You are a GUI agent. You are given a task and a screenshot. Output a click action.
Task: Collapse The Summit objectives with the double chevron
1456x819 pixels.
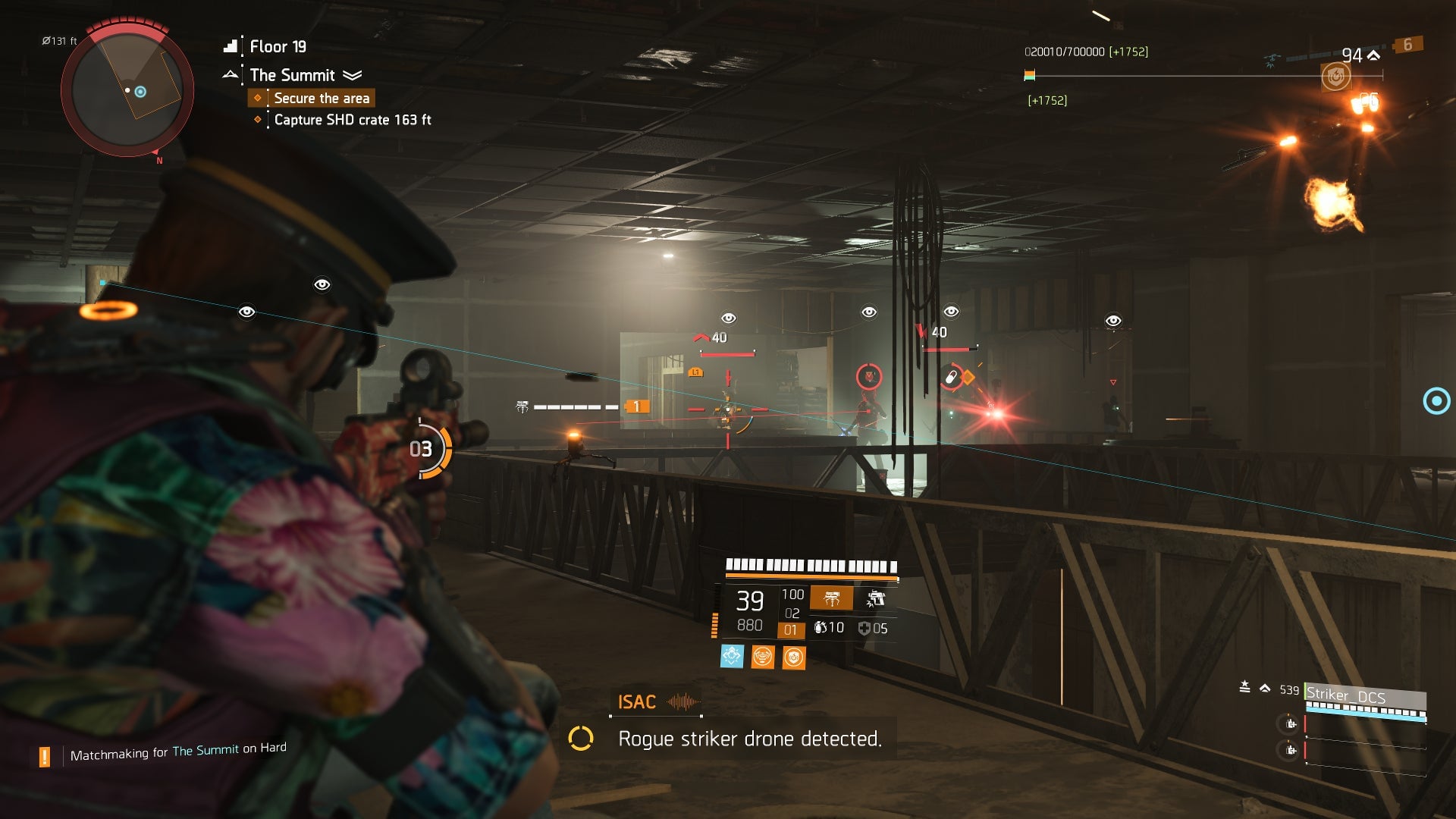pos(351,75)
